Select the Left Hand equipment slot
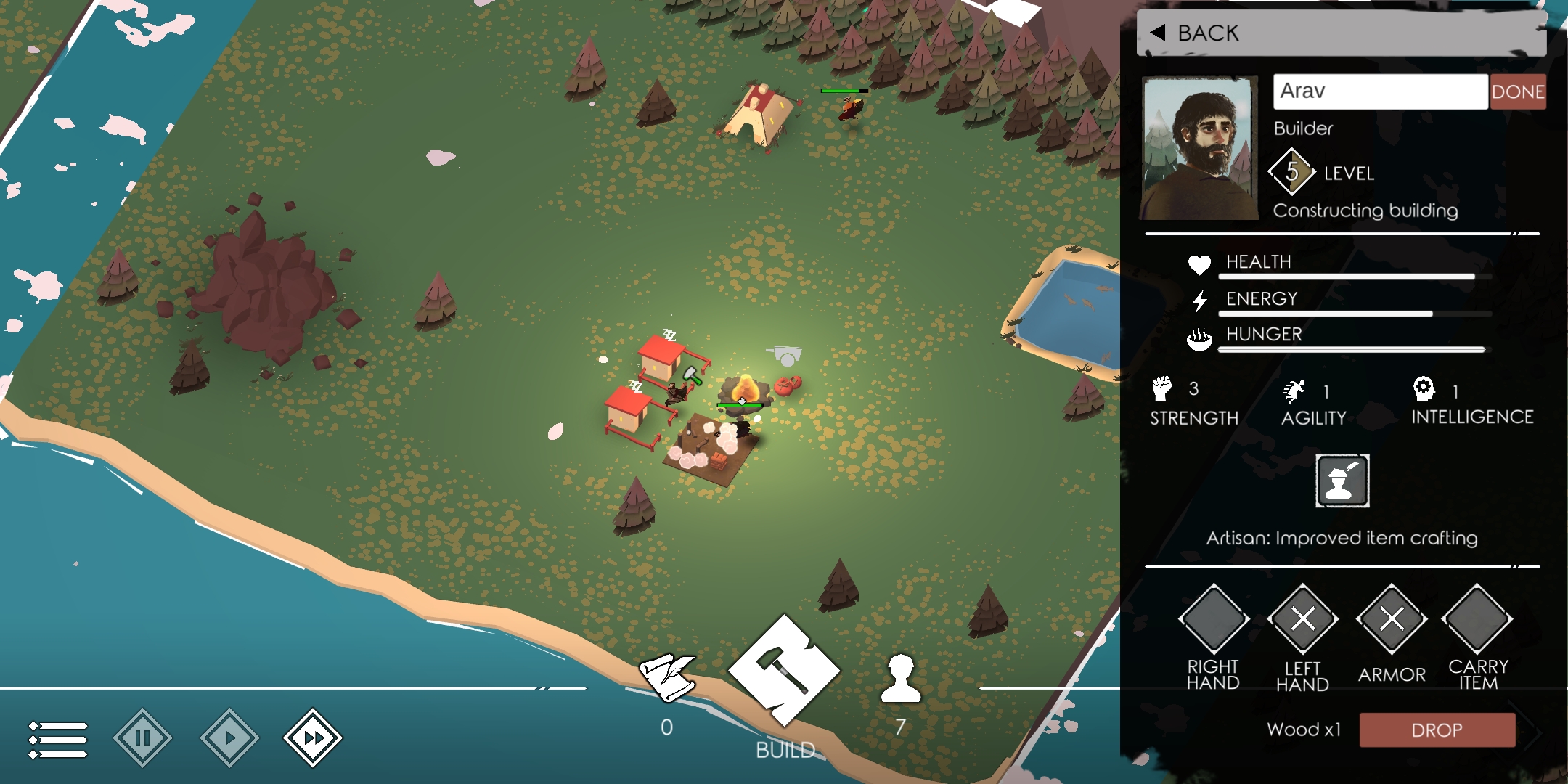 tap(1302, 619)
